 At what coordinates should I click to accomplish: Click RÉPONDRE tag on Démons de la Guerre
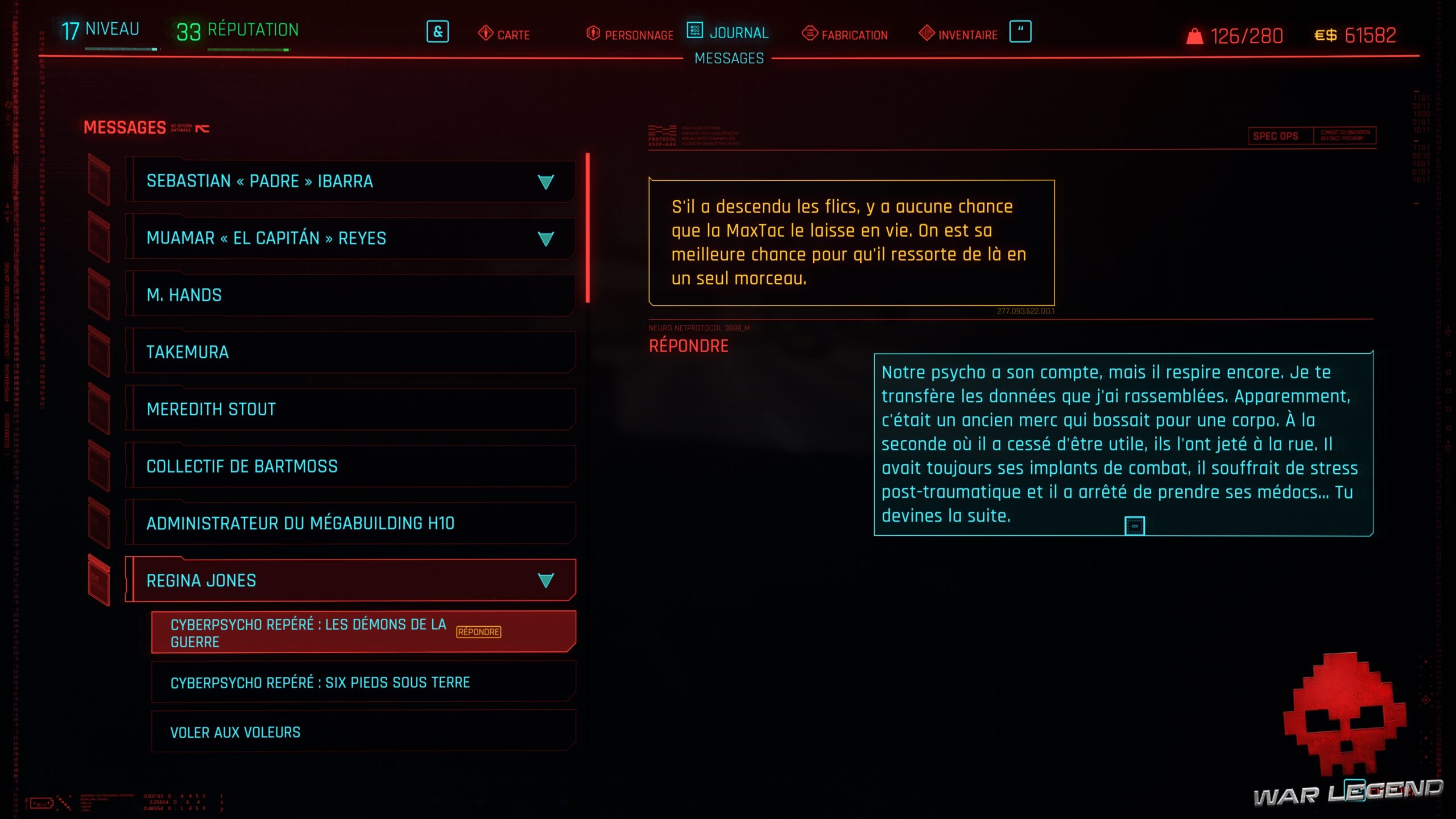click(478, 631)
